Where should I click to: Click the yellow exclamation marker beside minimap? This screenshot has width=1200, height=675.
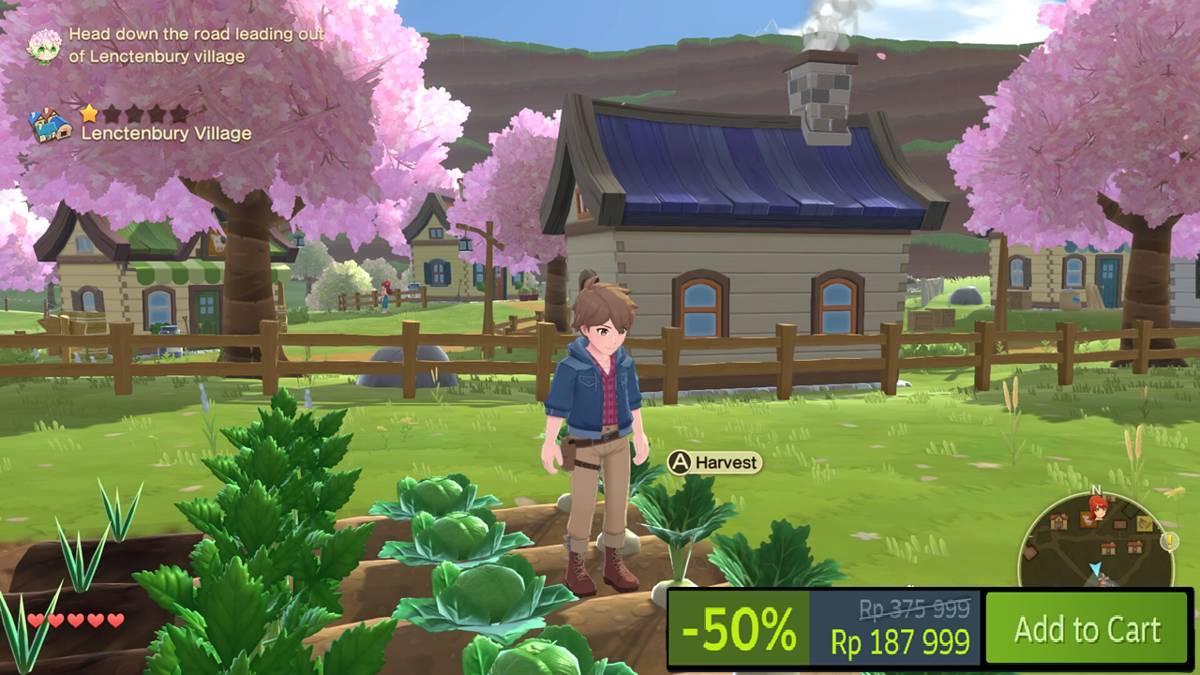coord(1169,540)
